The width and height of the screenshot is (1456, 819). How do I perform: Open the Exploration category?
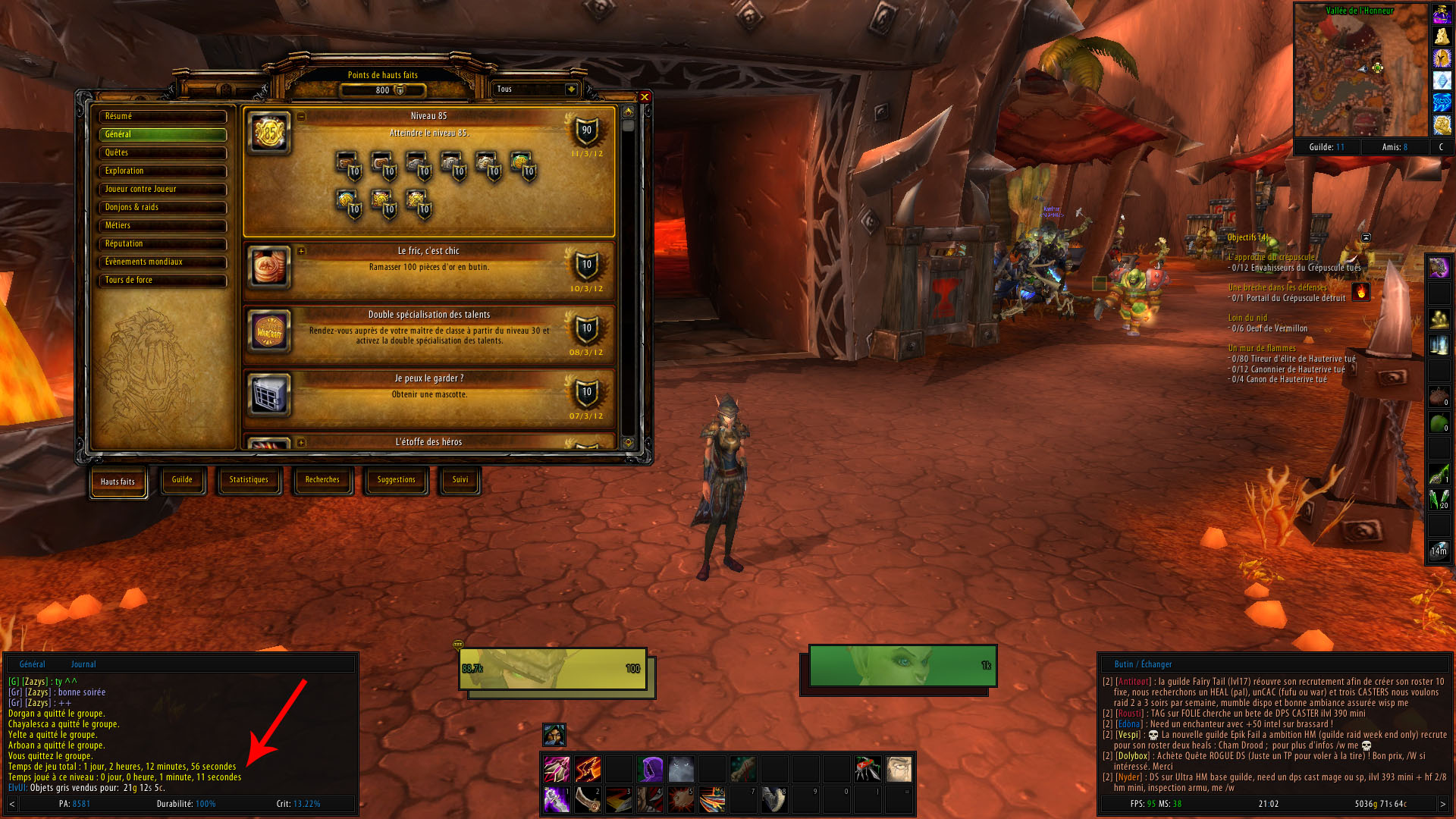(x=162, y=171)
